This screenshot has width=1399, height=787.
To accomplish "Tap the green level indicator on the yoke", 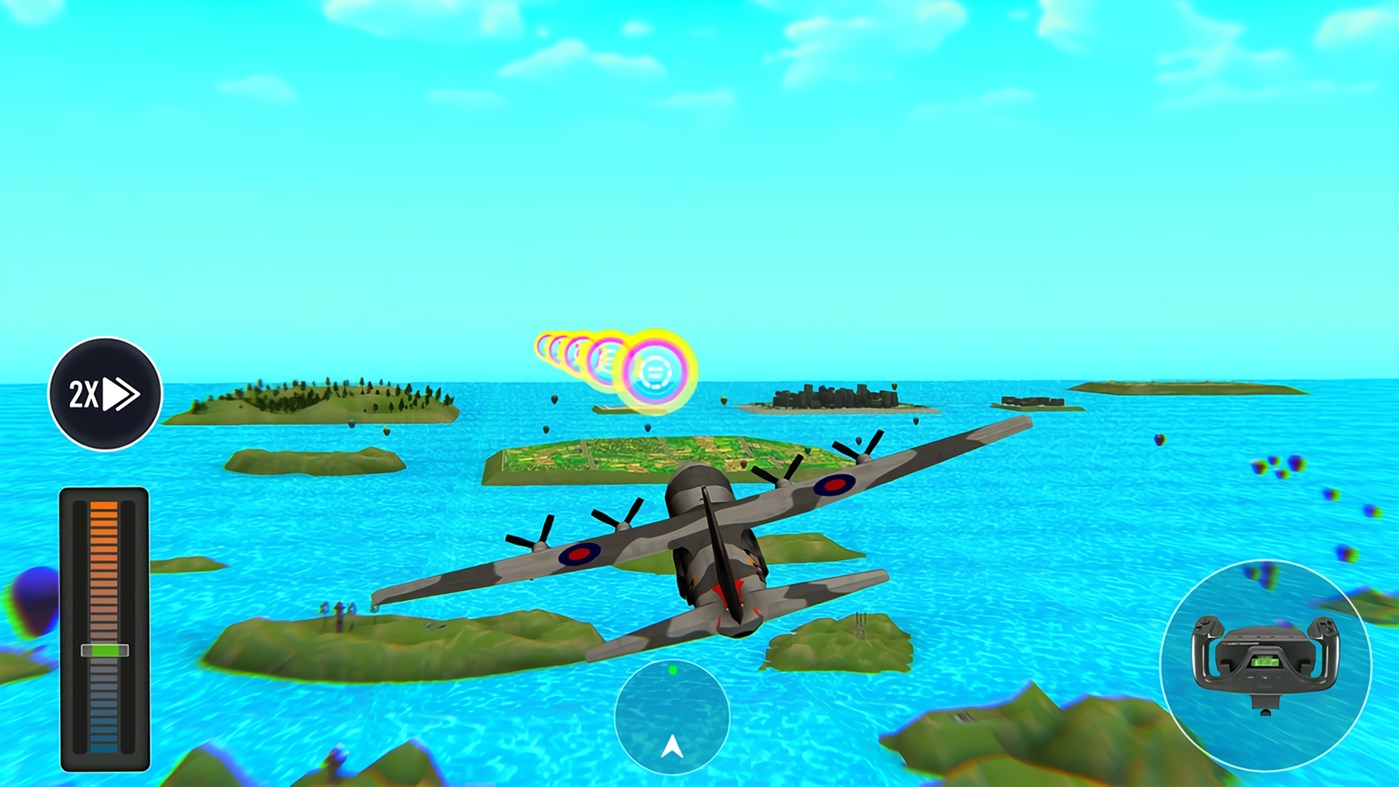I will click(x=1267, y=662).
